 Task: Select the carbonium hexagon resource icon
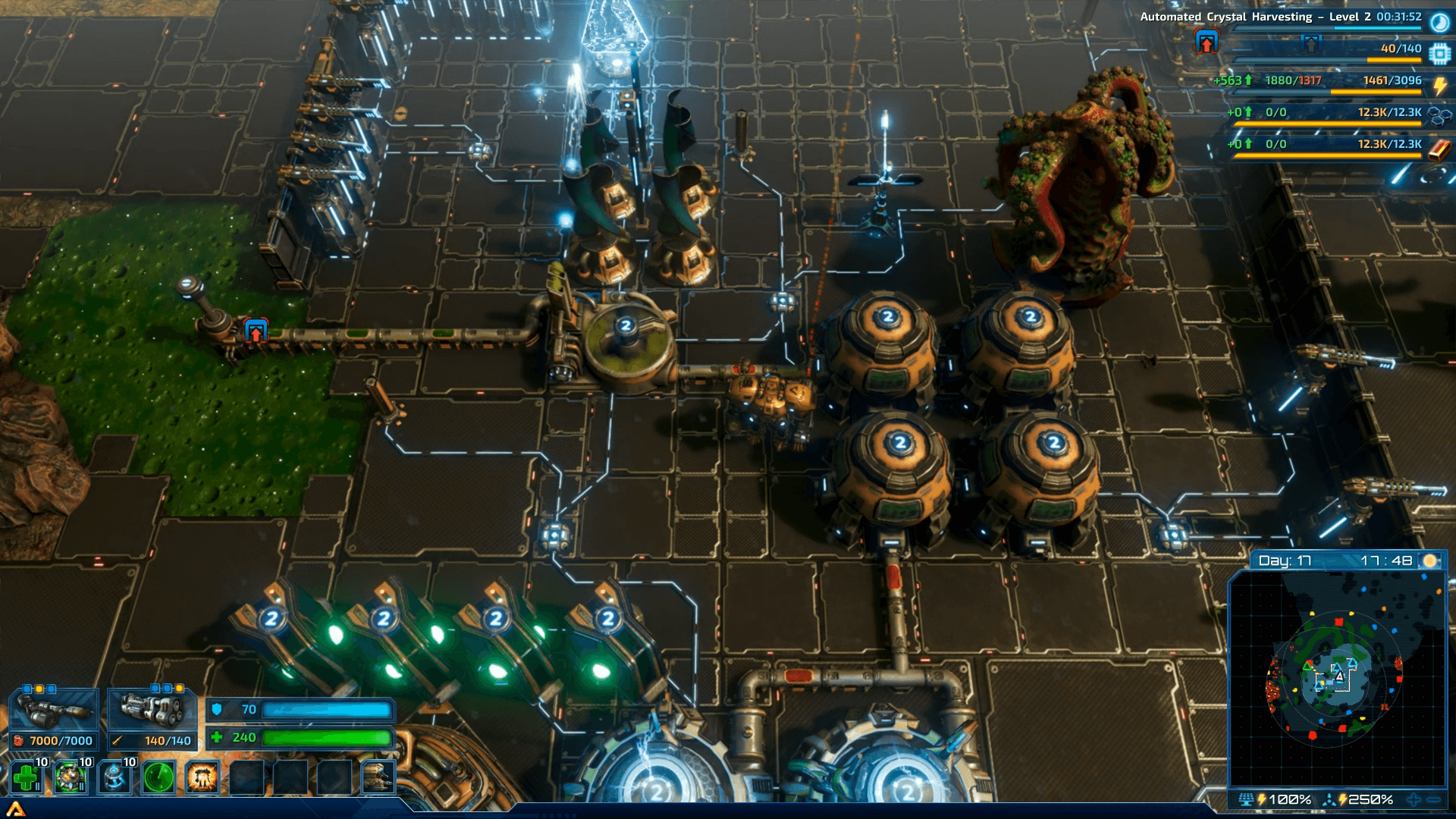tap(1439, 115)
